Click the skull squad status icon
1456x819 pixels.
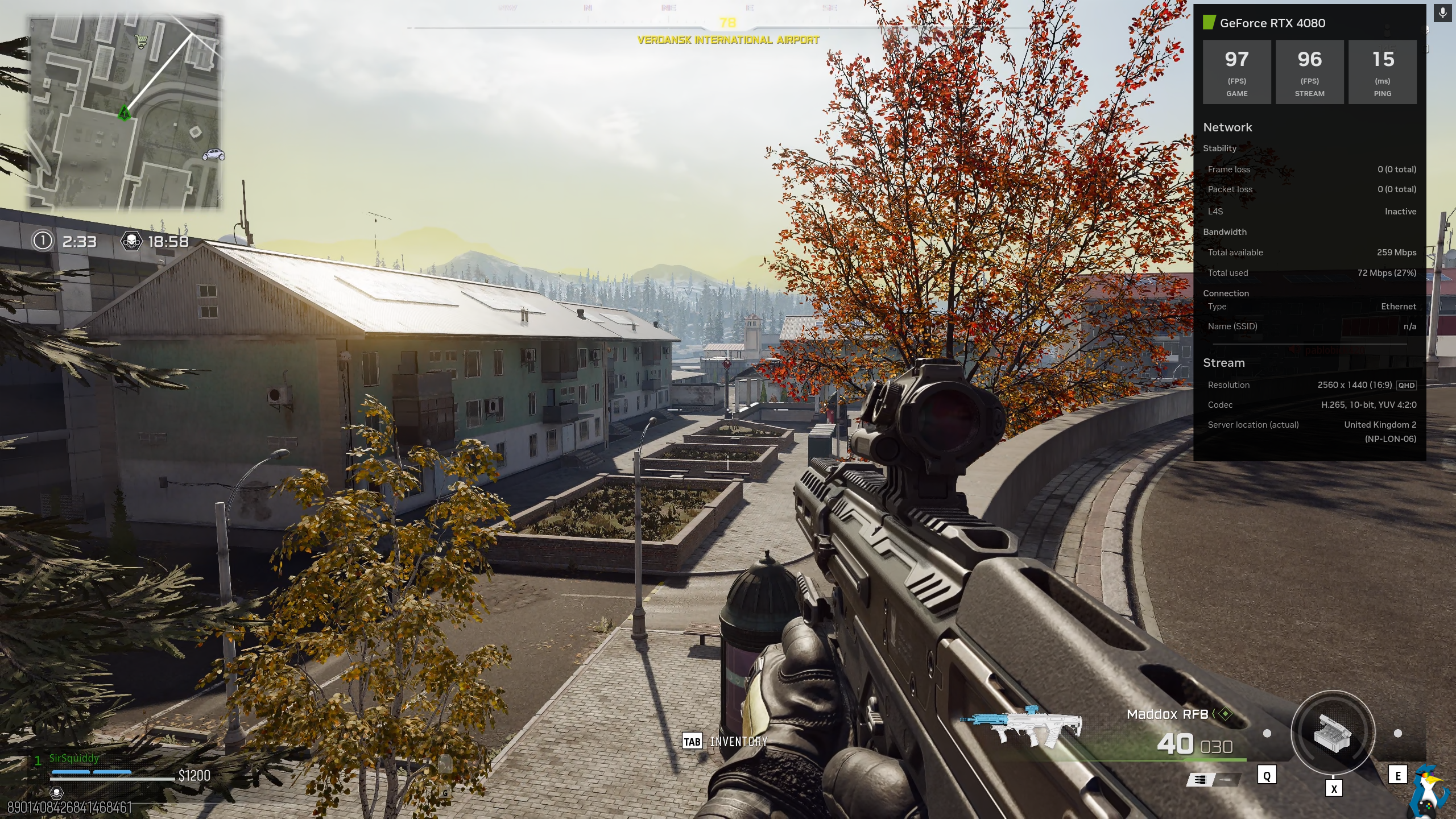point(56,792)
